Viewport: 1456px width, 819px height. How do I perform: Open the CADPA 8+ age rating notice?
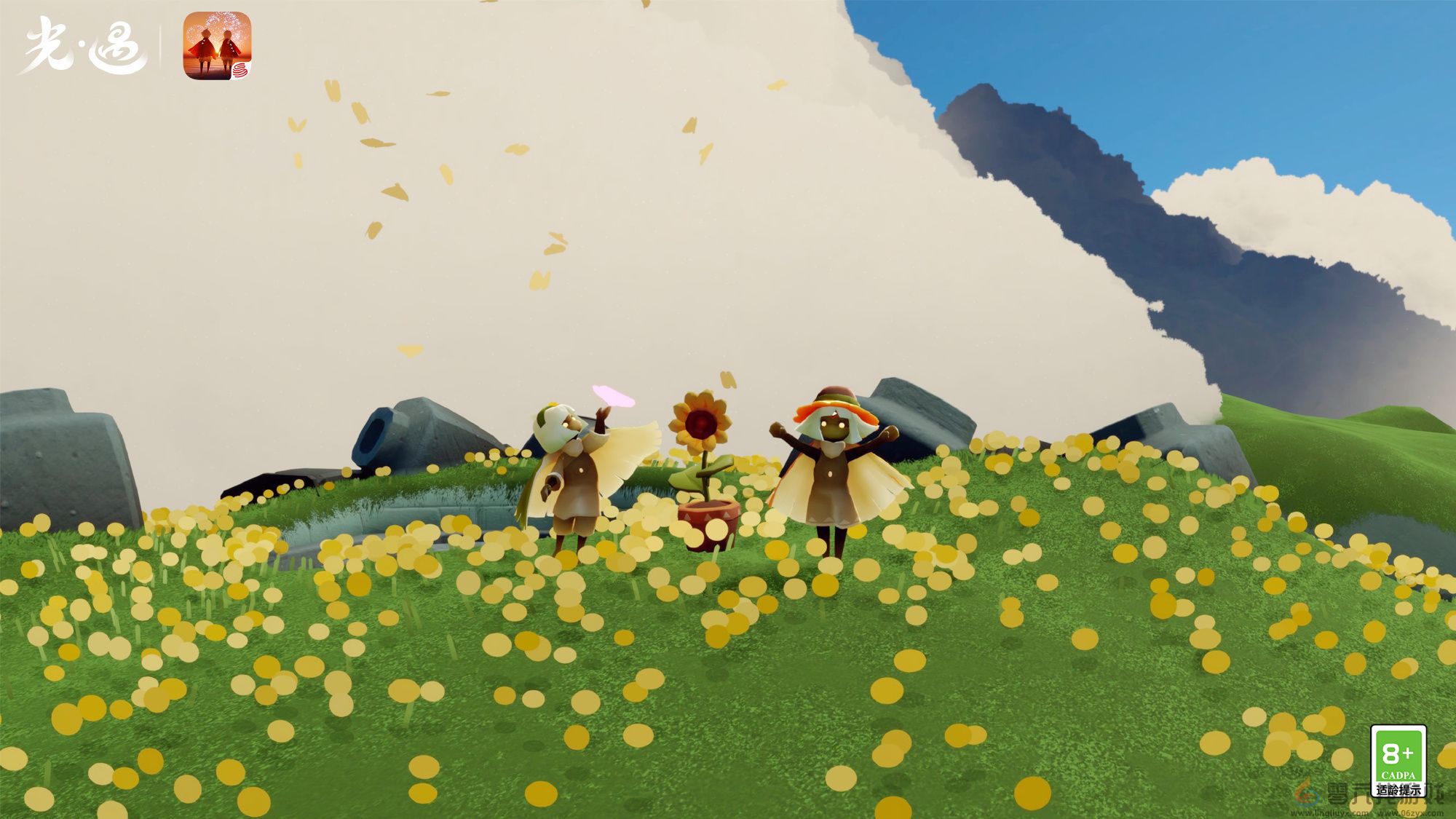[x=1398, y=761]
